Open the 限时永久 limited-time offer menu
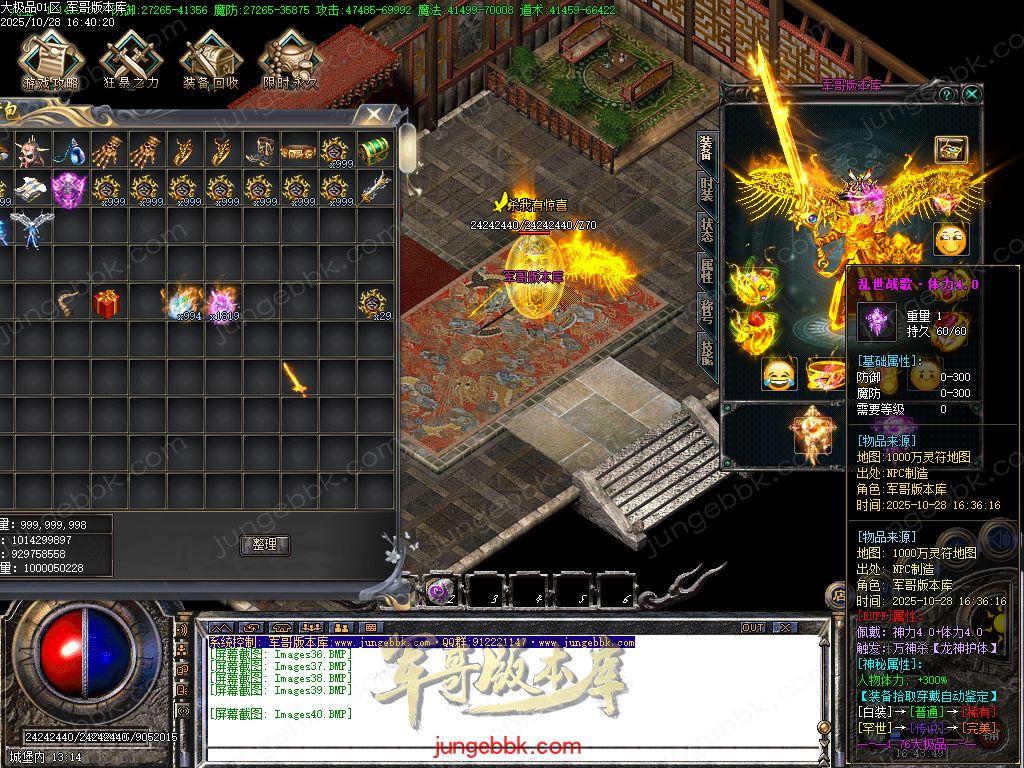1024x768 pixels. 290,61
